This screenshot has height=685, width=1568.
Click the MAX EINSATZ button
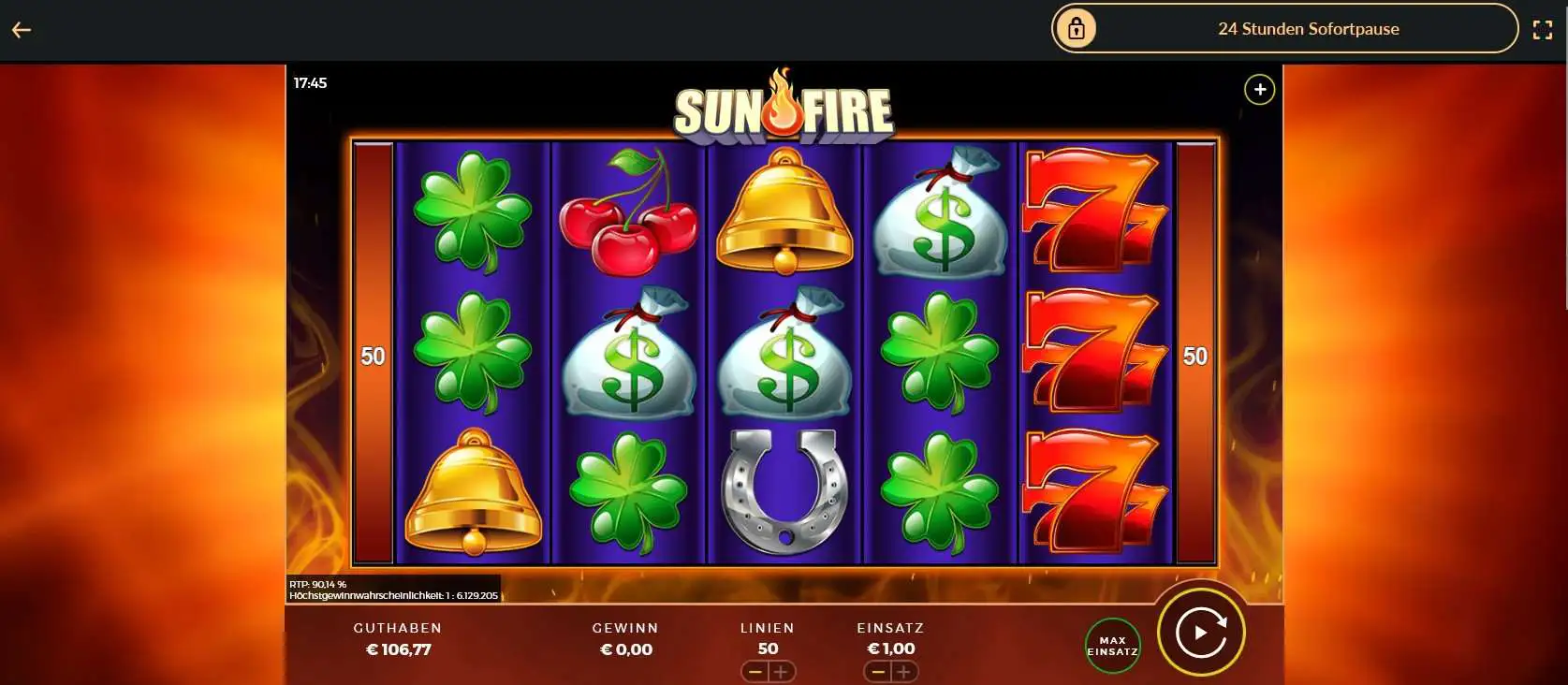[x=1112, y=646]
